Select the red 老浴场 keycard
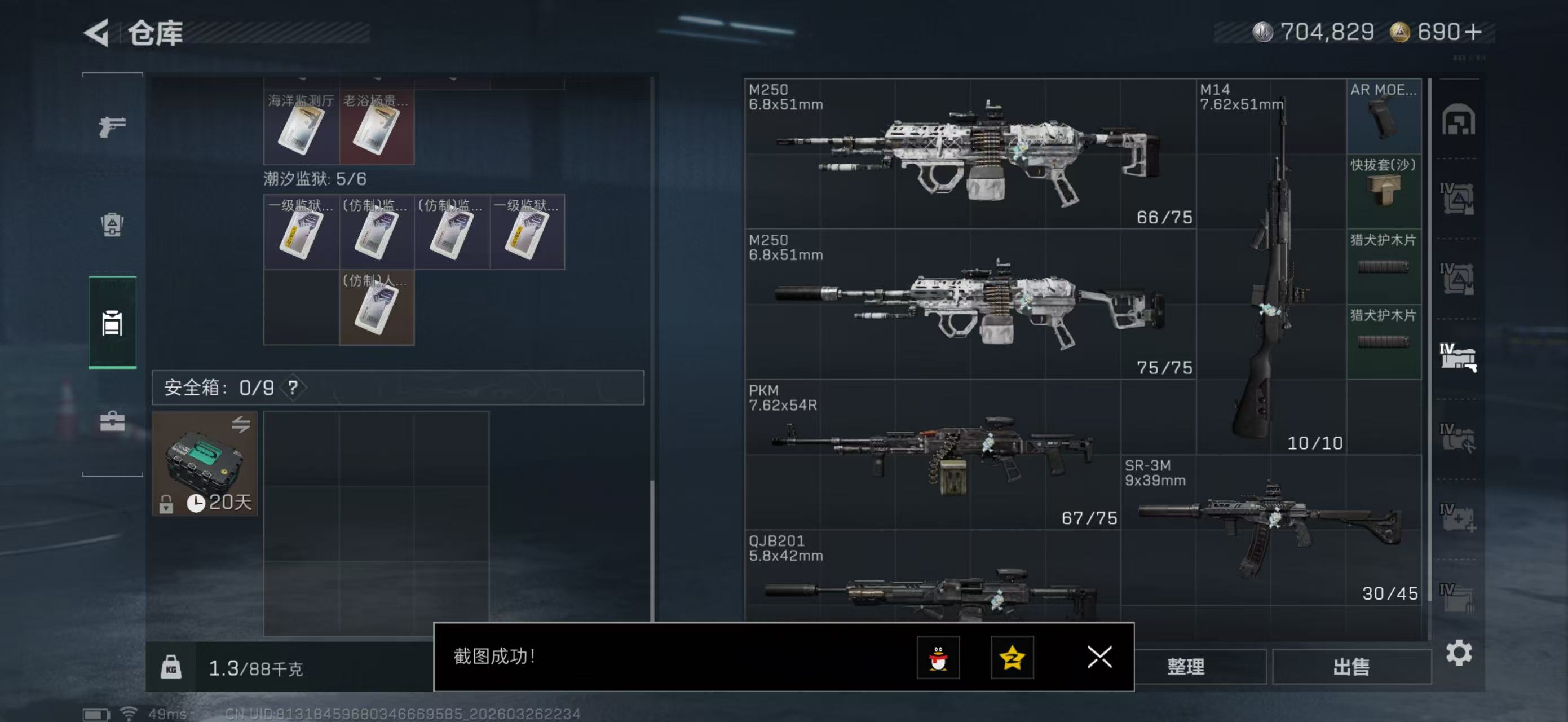 [x=376, y=127]
